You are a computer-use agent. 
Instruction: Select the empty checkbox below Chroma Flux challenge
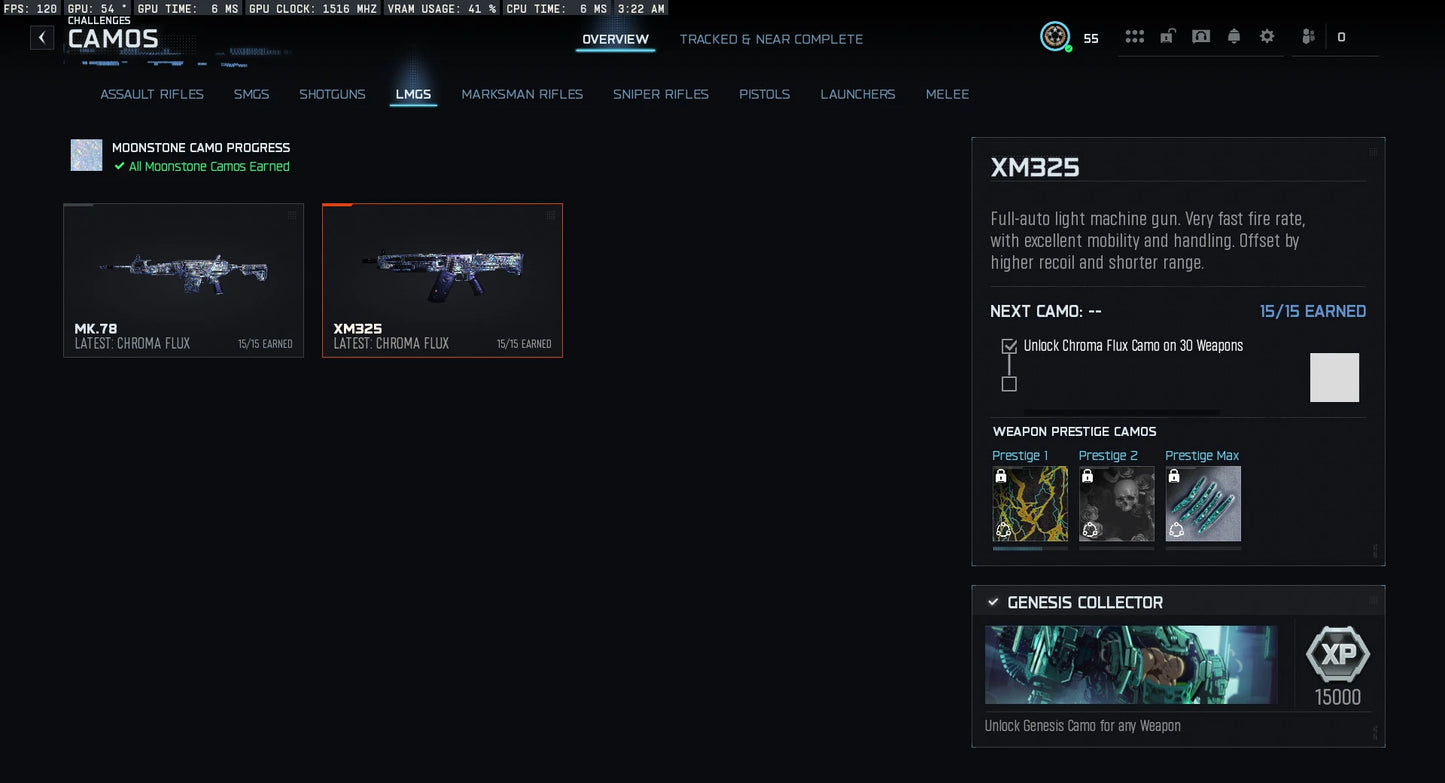[x=1009, y=384]
